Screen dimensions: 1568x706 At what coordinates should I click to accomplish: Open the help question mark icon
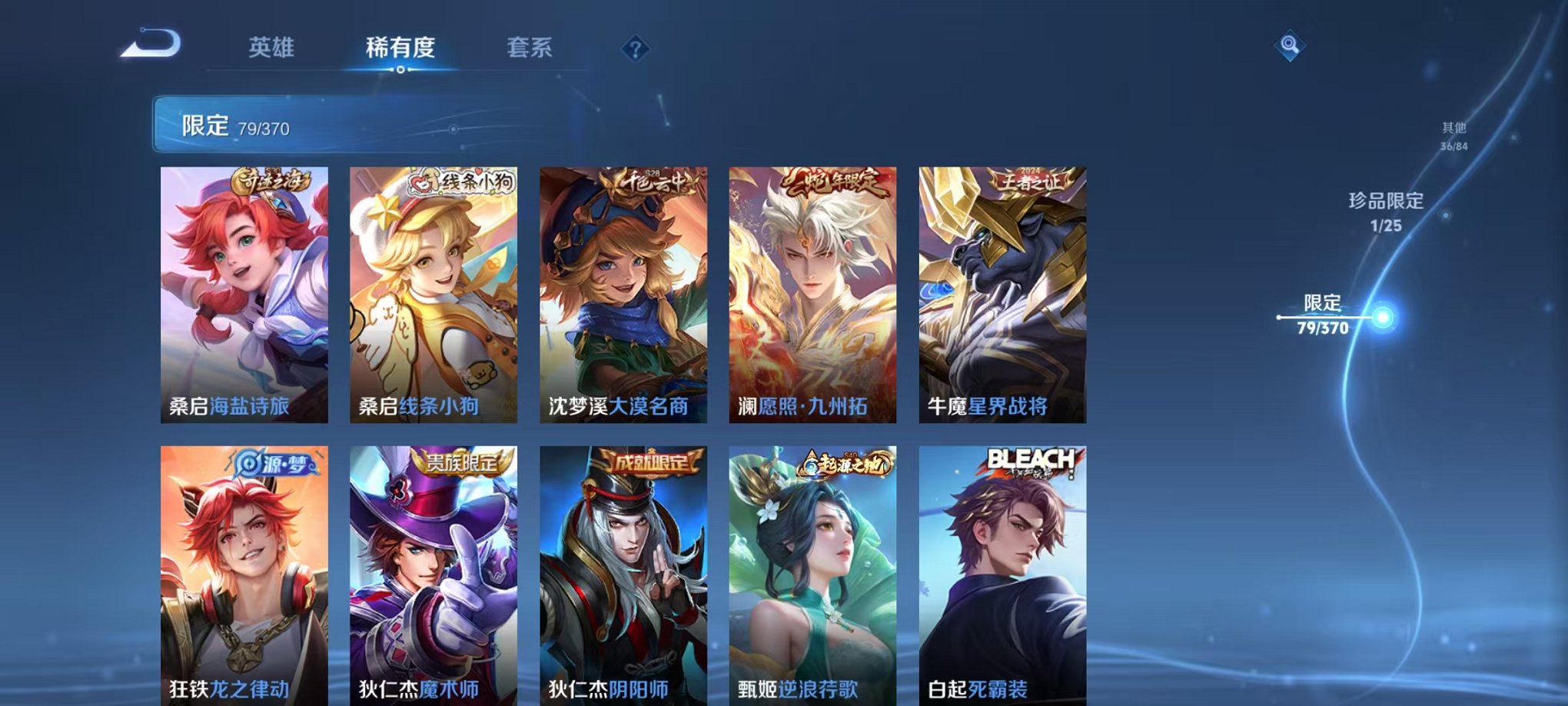635,49
